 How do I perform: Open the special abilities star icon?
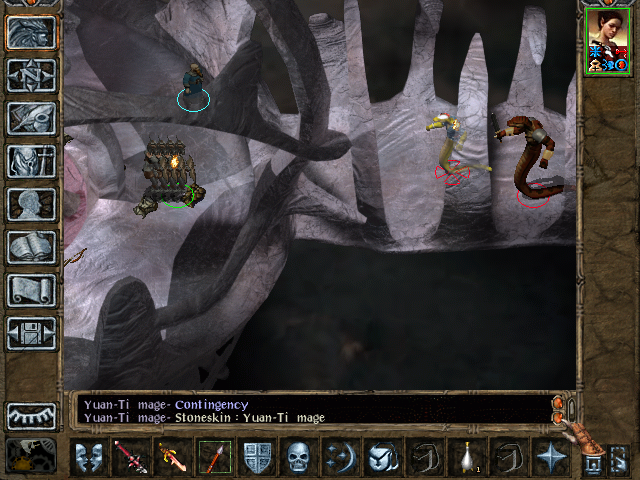551,457
